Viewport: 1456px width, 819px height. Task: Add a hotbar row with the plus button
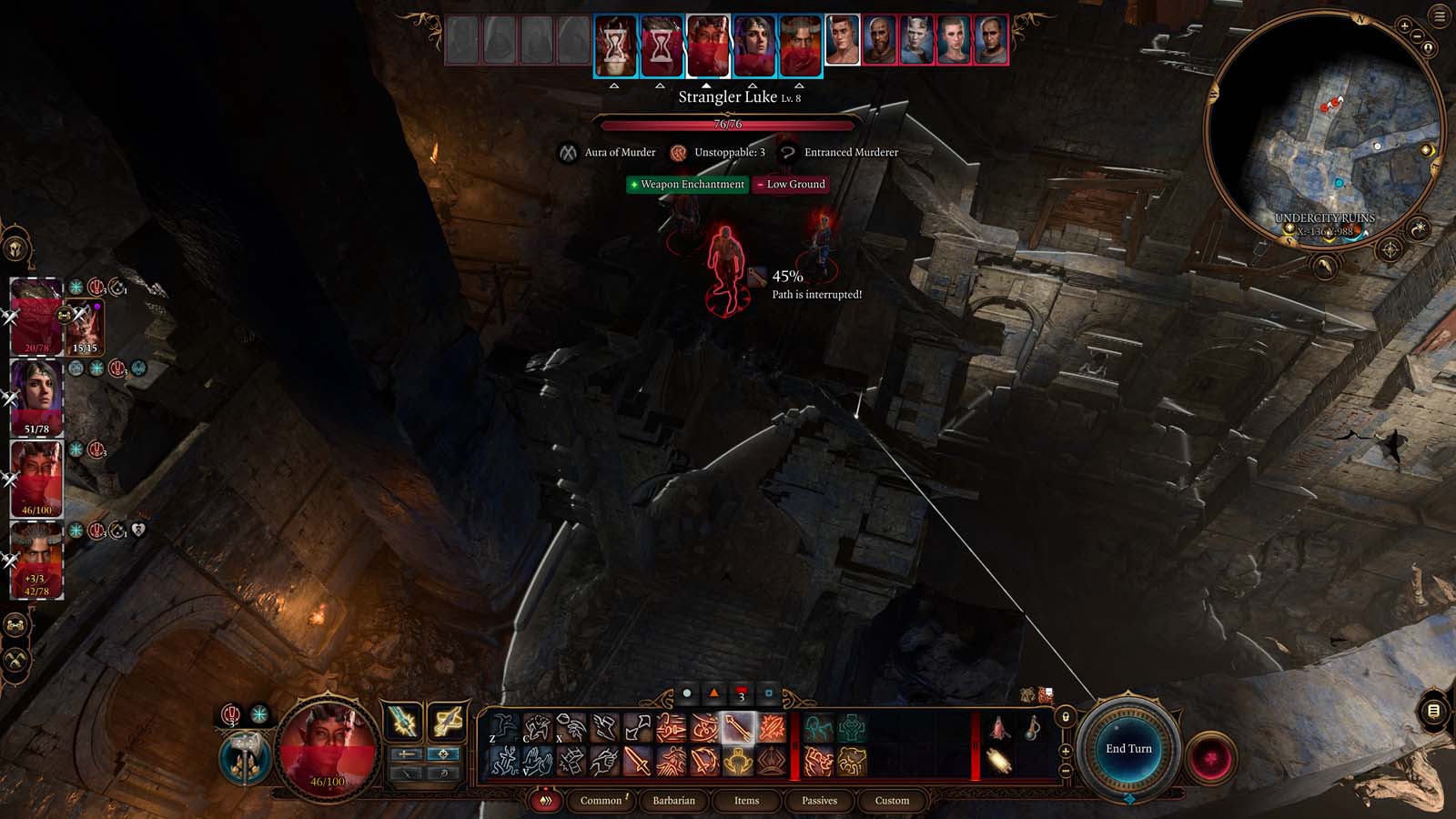[x=1066, y=751]
